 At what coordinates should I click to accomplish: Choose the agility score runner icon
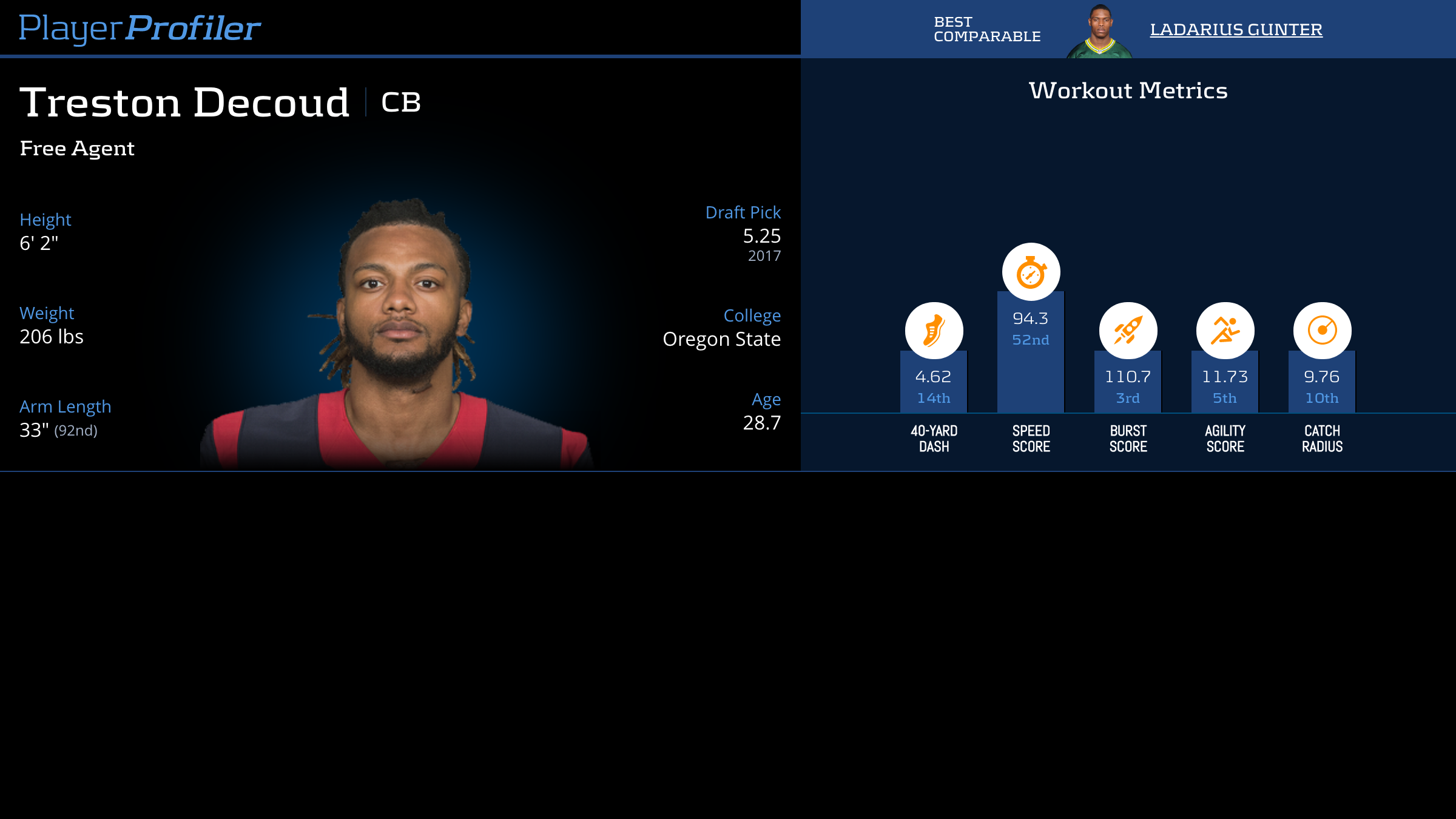click(x=1225, y=331)
